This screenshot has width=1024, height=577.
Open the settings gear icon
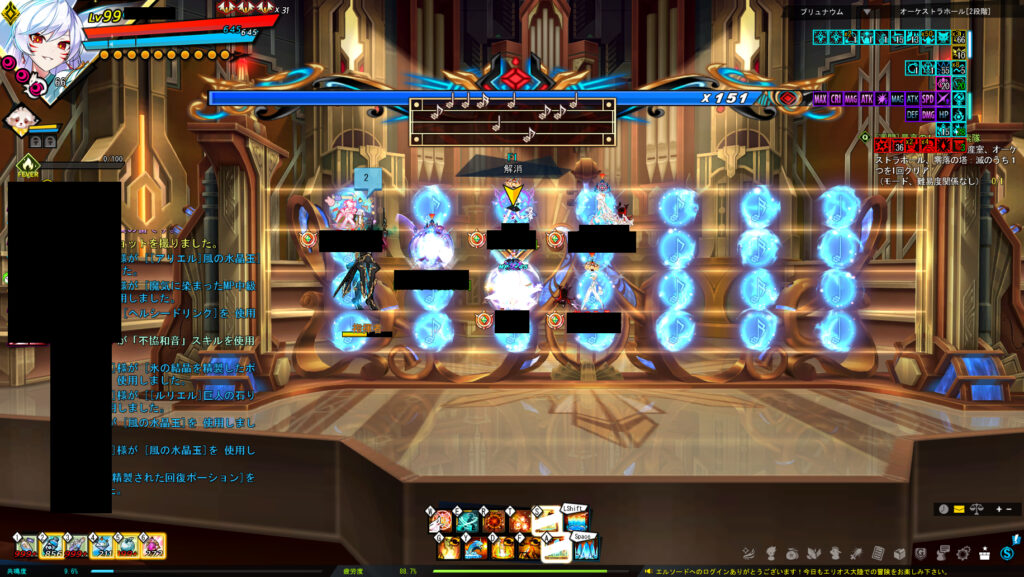click(x=964, y=553)
